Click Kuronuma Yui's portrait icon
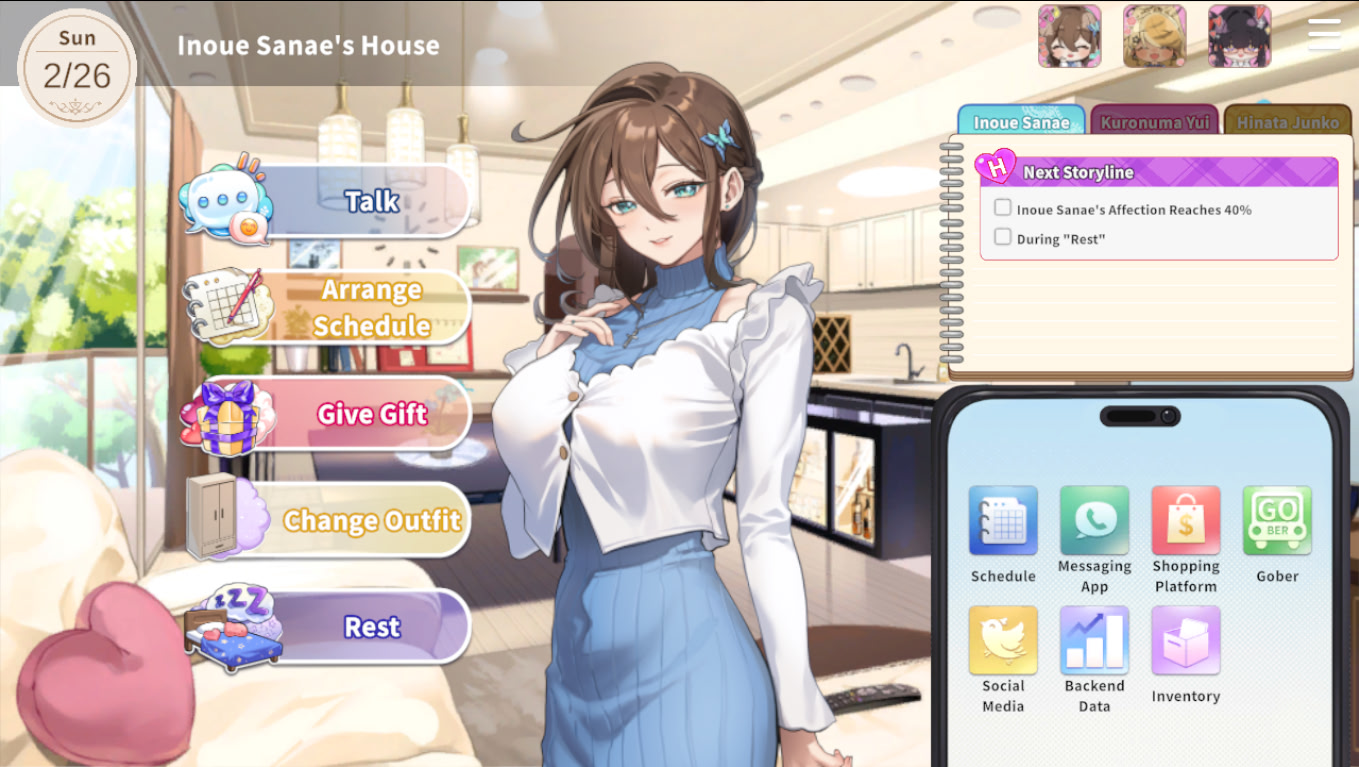Viewport: 1359px width, 767px height. tap(1156, 36)
